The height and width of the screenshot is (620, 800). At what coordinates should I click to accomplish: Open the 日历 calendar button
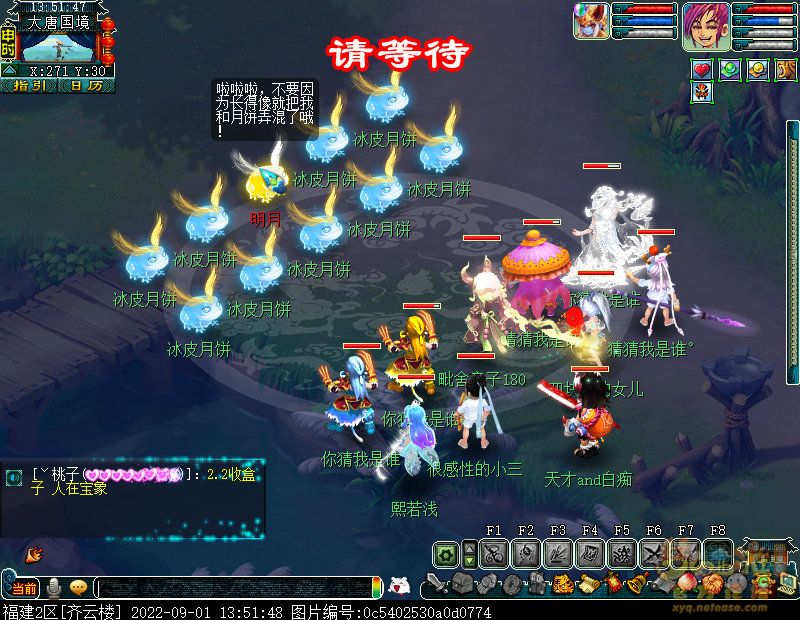[87, 86]
